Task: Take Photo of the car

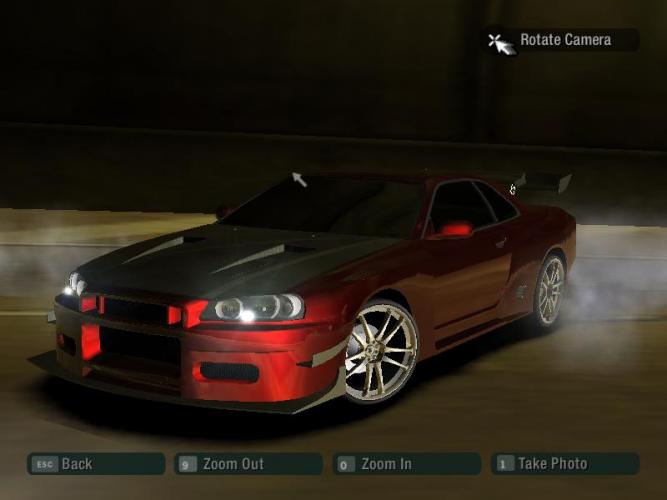Action: [x=564, y=464]
